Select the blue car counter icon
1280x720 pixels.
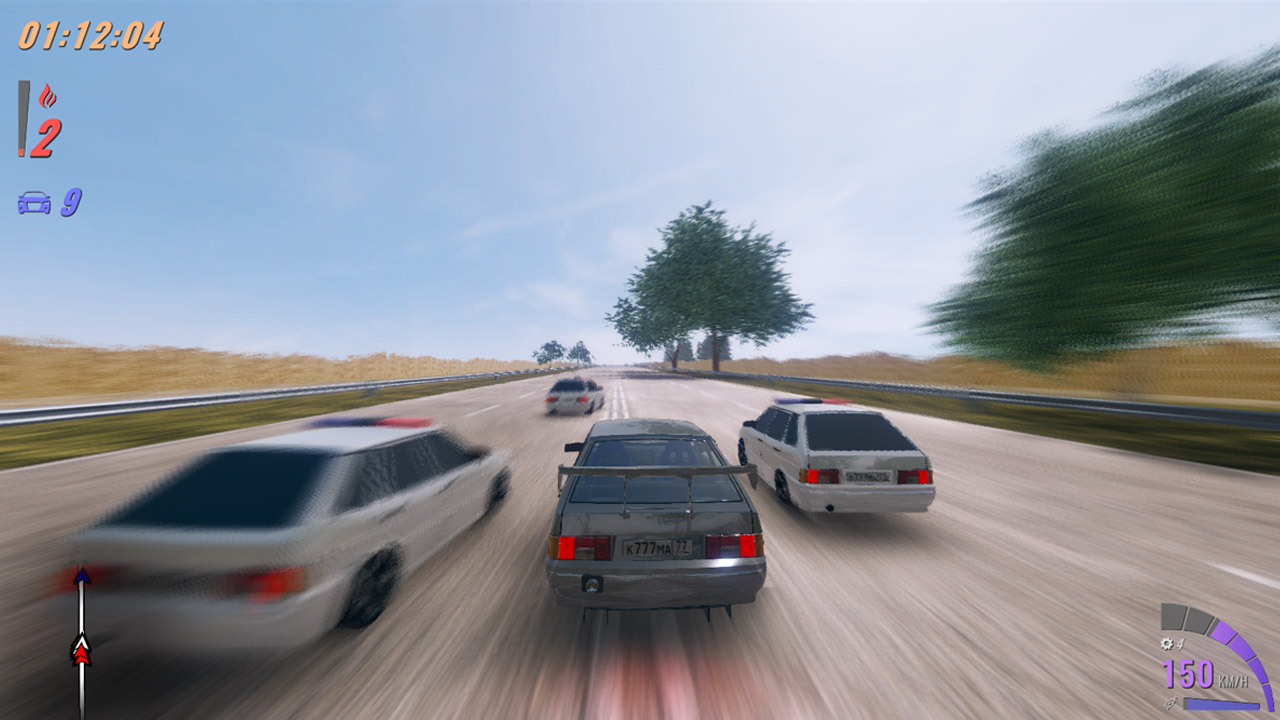click(33, 202)
